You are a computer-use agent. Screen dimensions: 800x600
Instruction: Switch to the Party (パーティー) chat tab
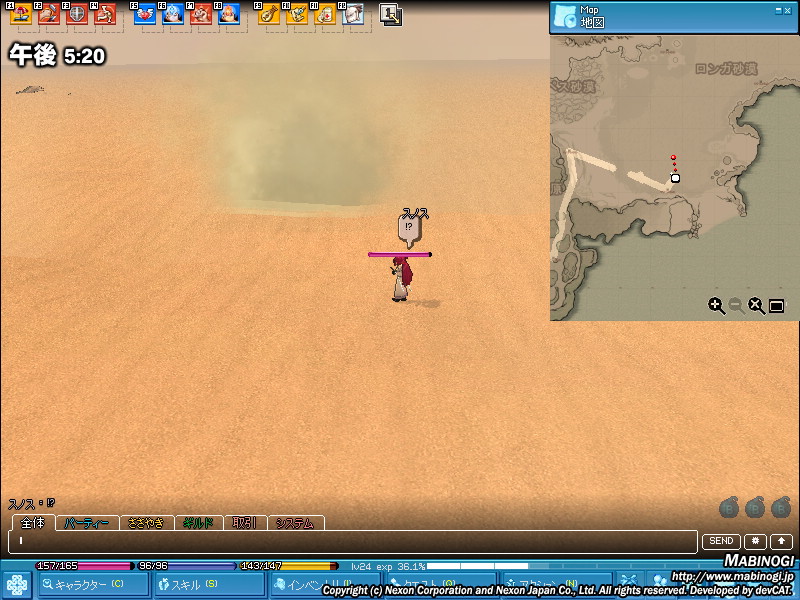(x=87, y=523)
